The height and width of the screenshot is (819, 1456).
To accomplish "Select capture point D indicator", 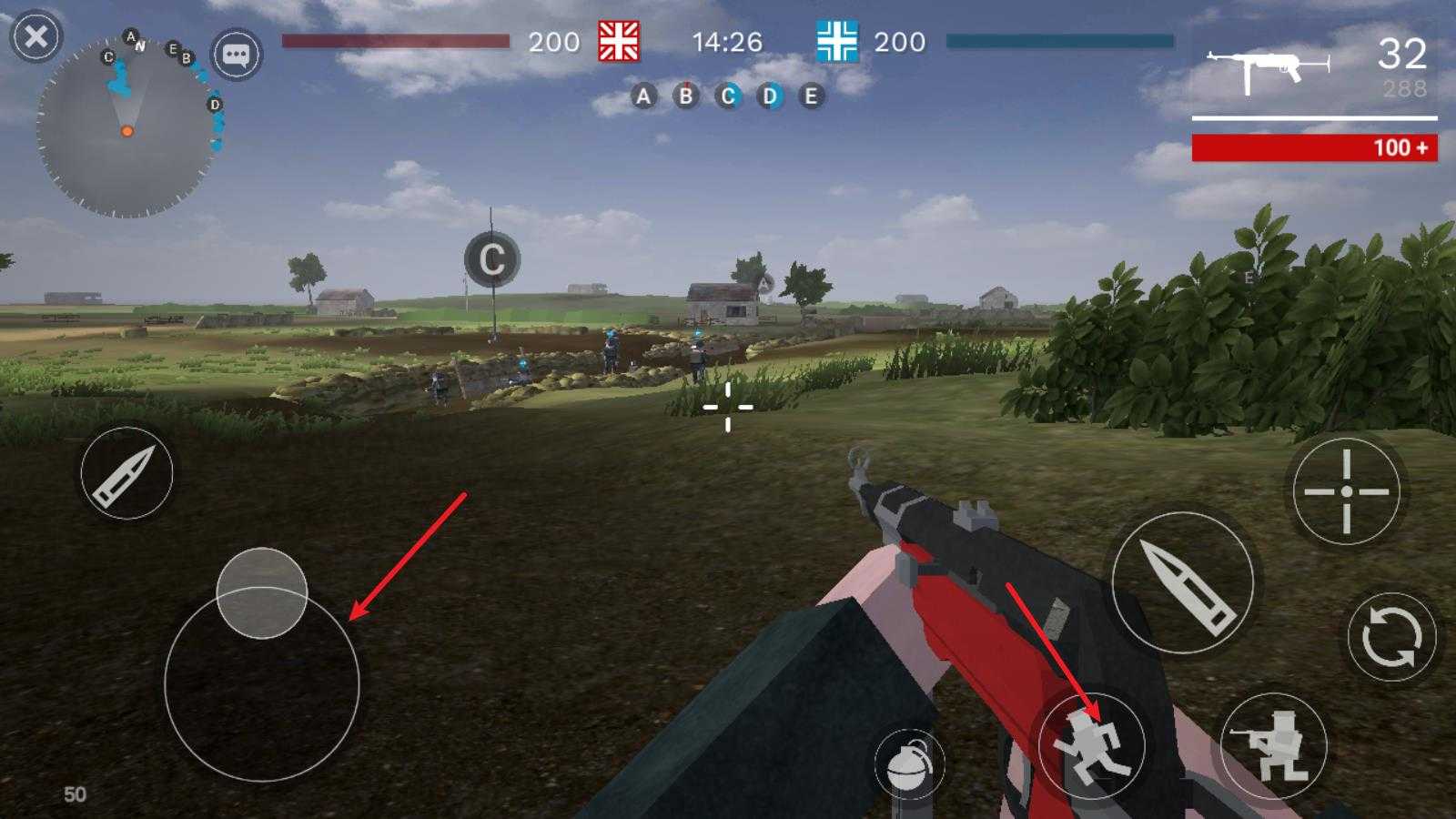I will [770, 96].
